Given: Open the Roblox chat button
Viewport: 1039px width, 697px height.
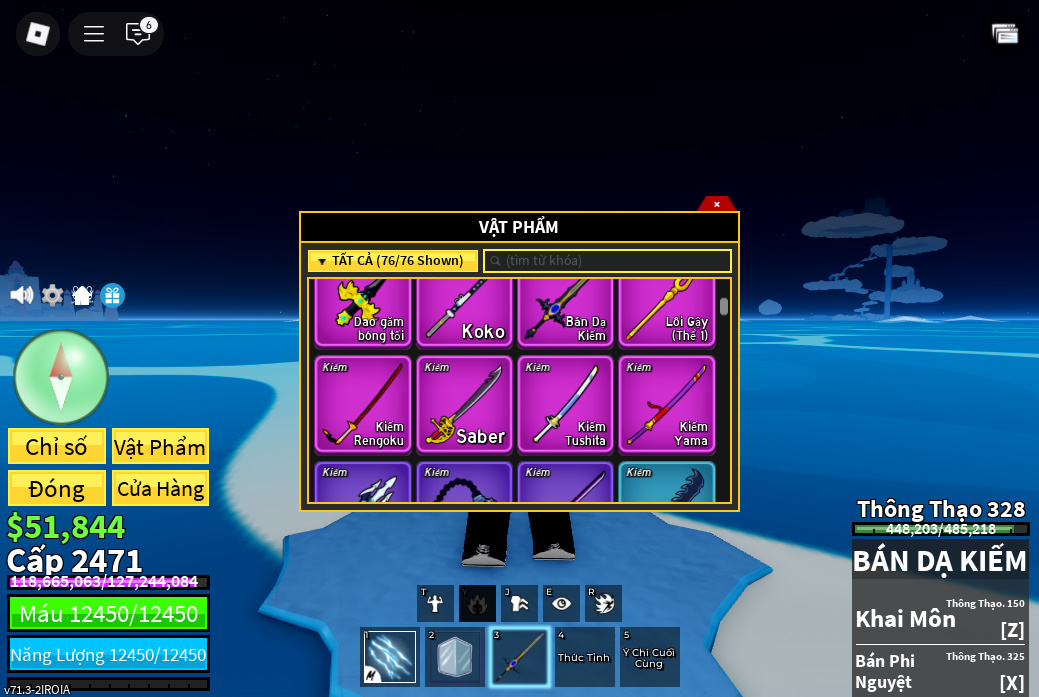Looking at the screenshot, I should [x=138, y=34].
